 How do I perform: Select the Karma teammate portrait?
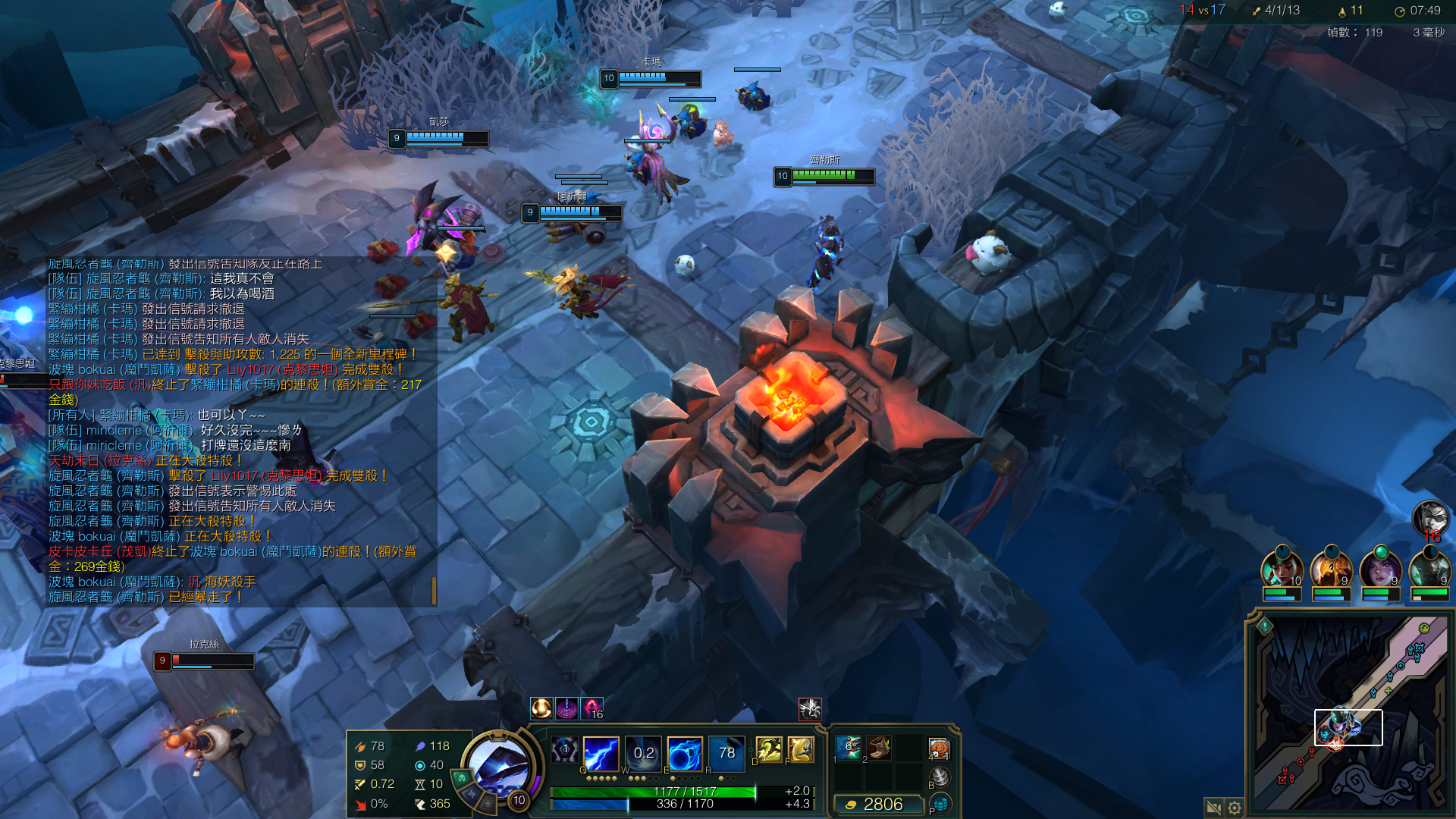click(x=1282, y=569)
